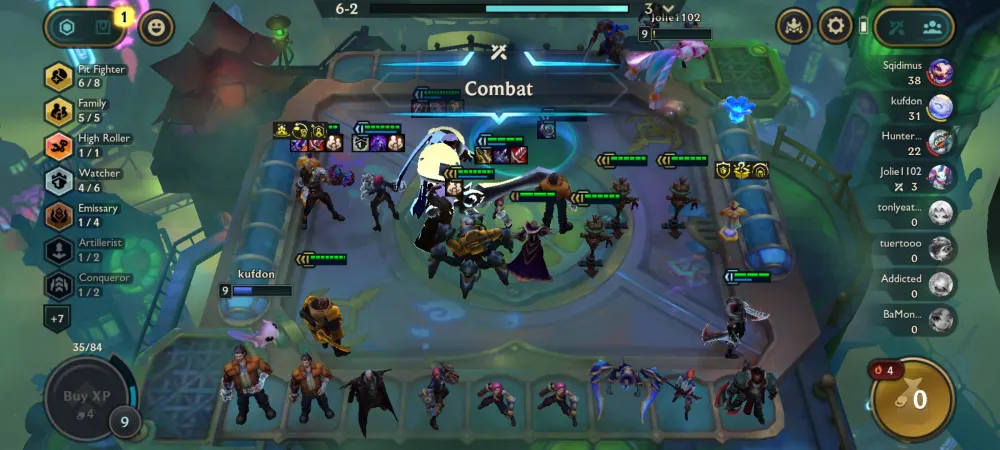1000x450 pixels.
Task: Scout Jolie1102 in the player list
Action: [939, 178]
